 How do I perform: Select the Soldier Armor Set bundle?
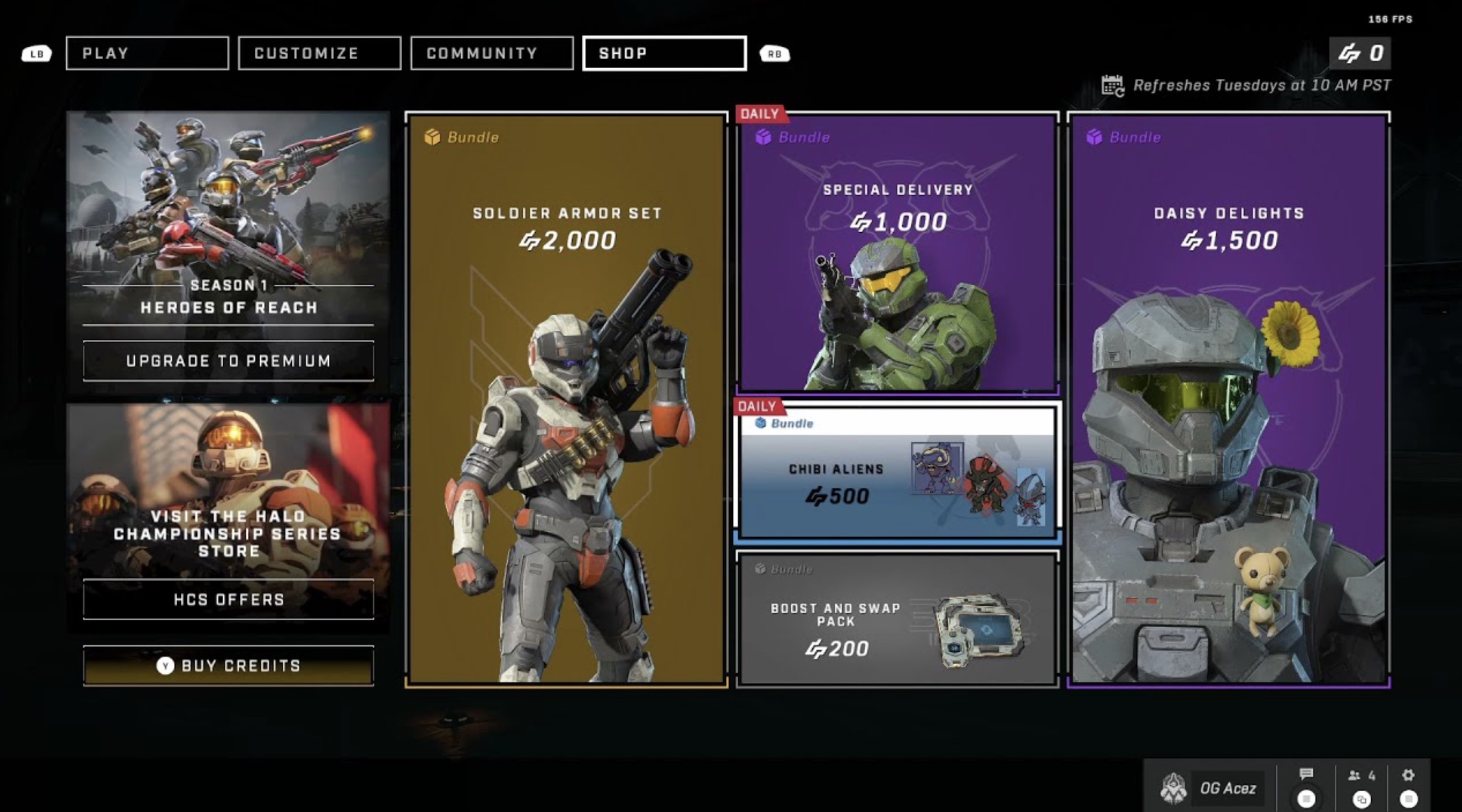coord(566,399)
